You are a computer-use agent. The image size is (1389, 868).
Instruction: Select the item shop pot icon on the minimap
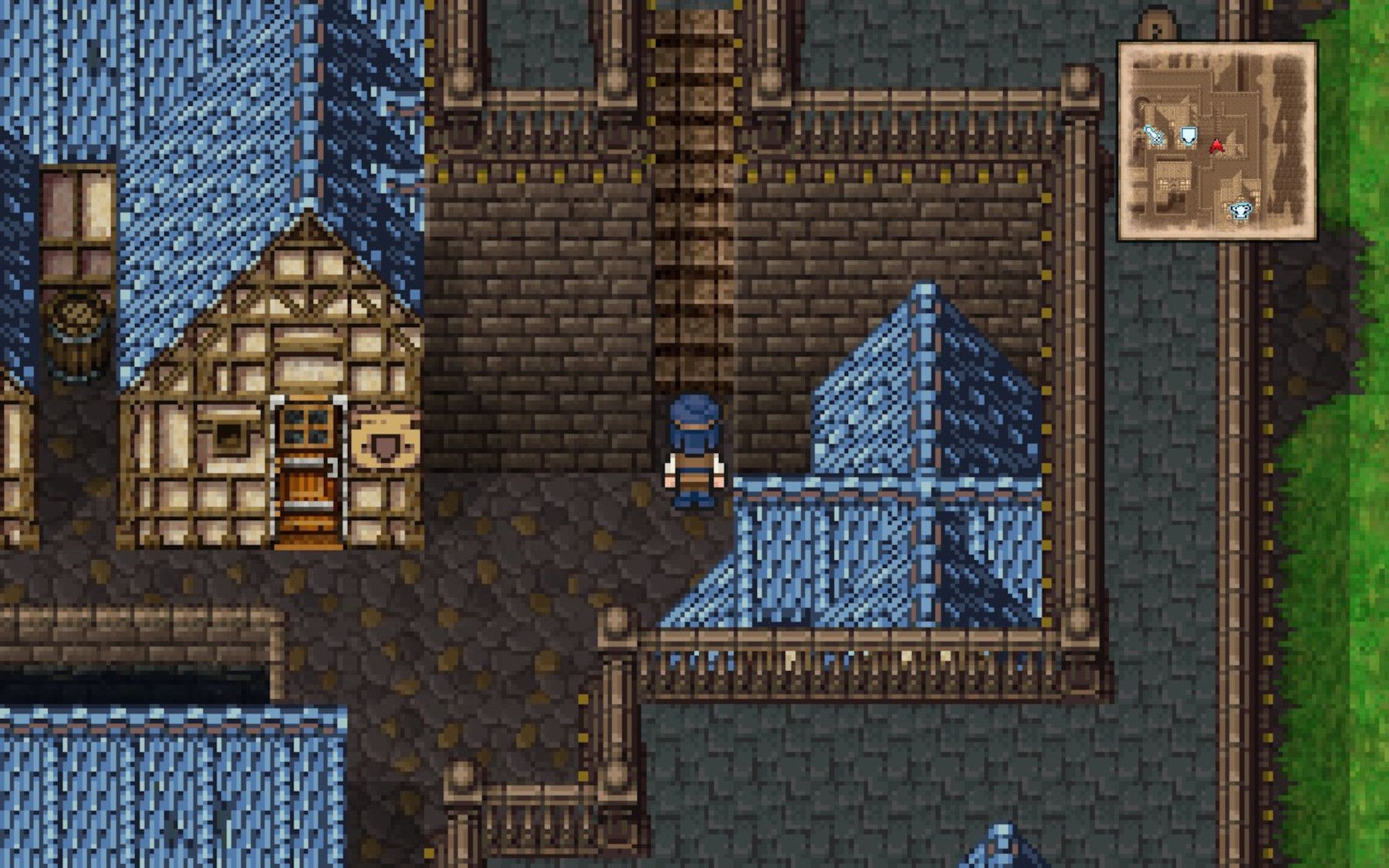(1240, 209)
